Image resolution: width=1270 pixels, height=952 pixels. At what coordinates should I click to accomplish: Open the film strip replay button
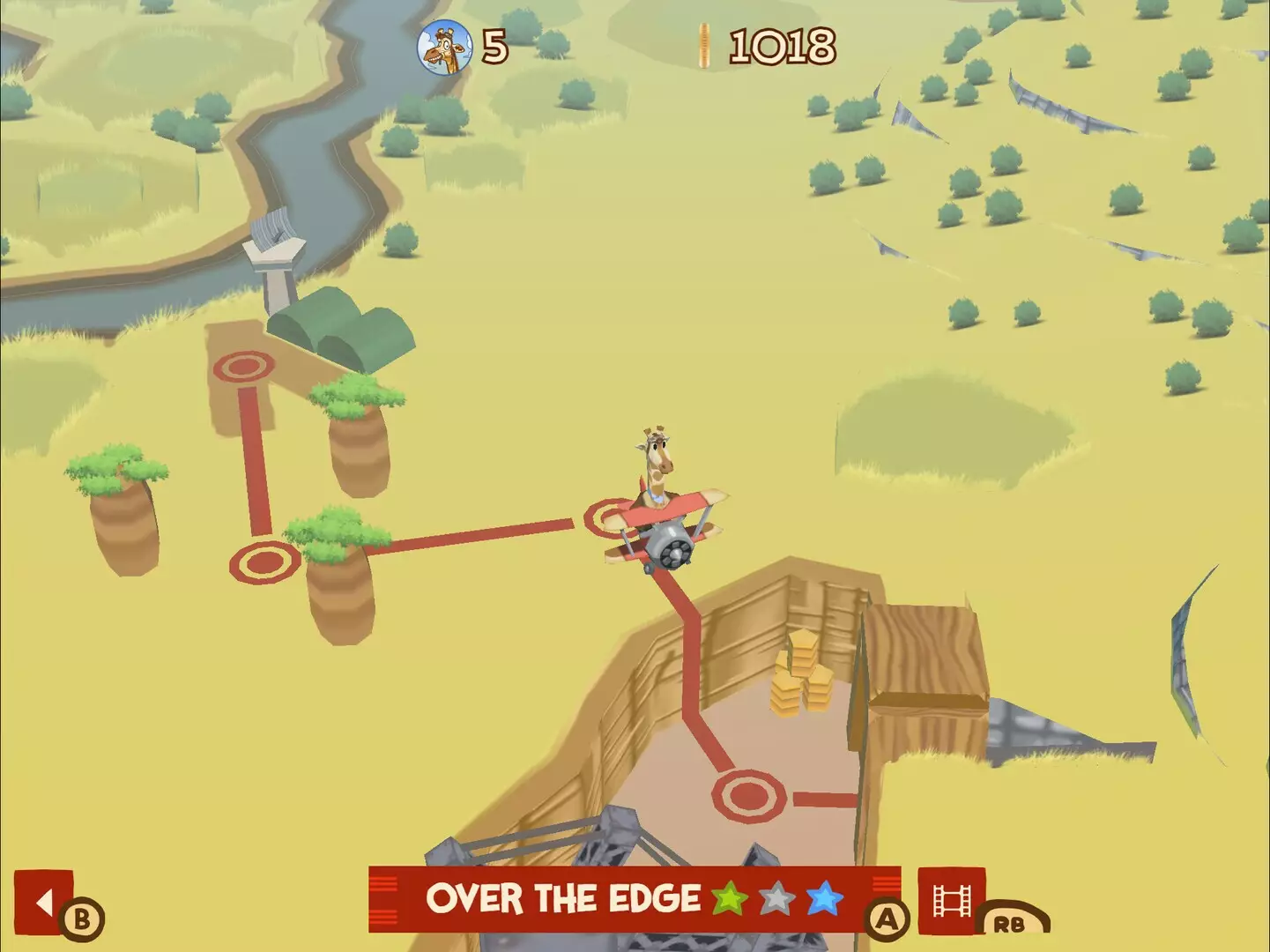[952, 901]
